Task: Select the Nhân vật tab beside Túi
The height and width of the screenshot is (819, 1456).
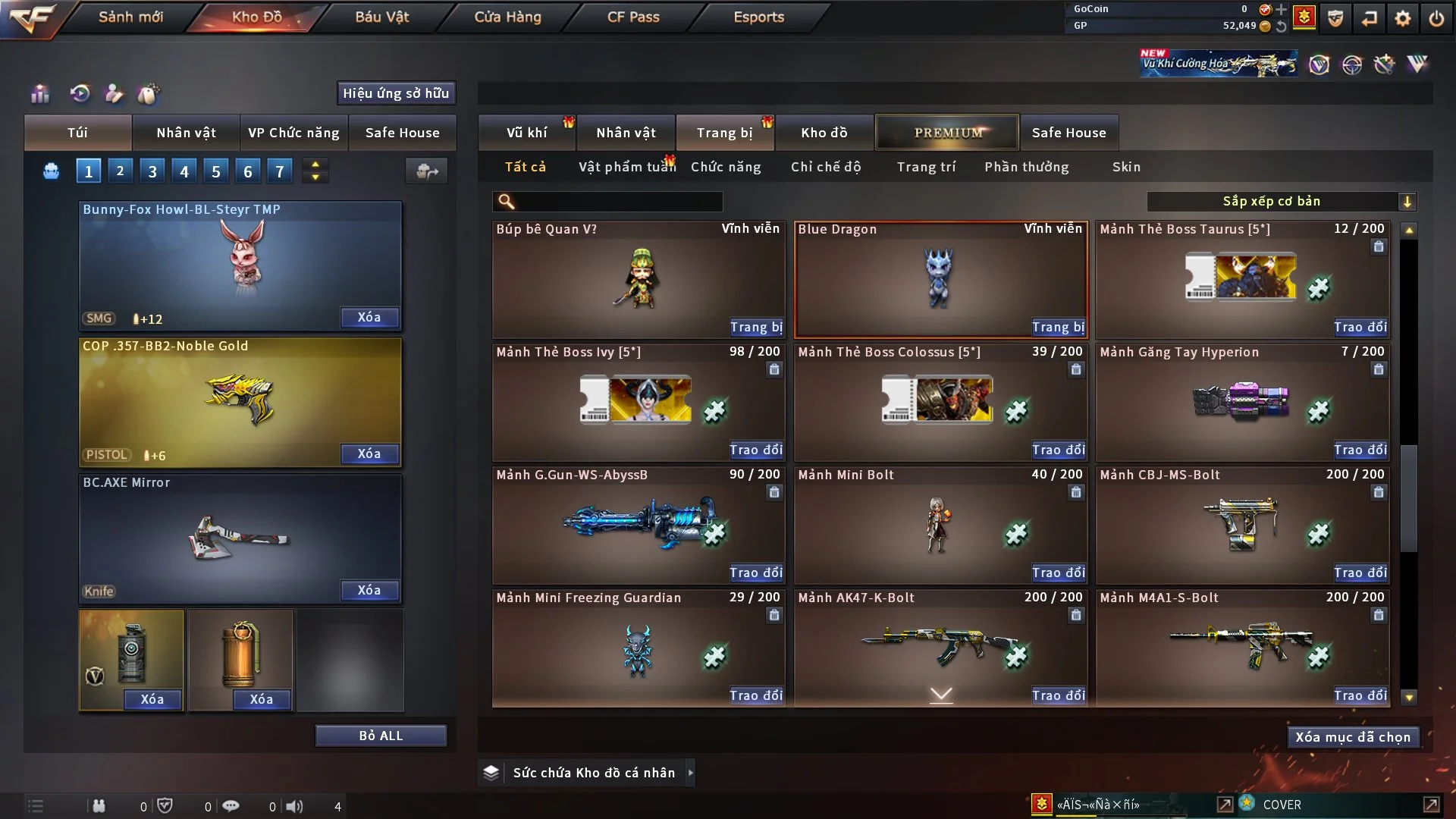Action: [x=186, y=133]
